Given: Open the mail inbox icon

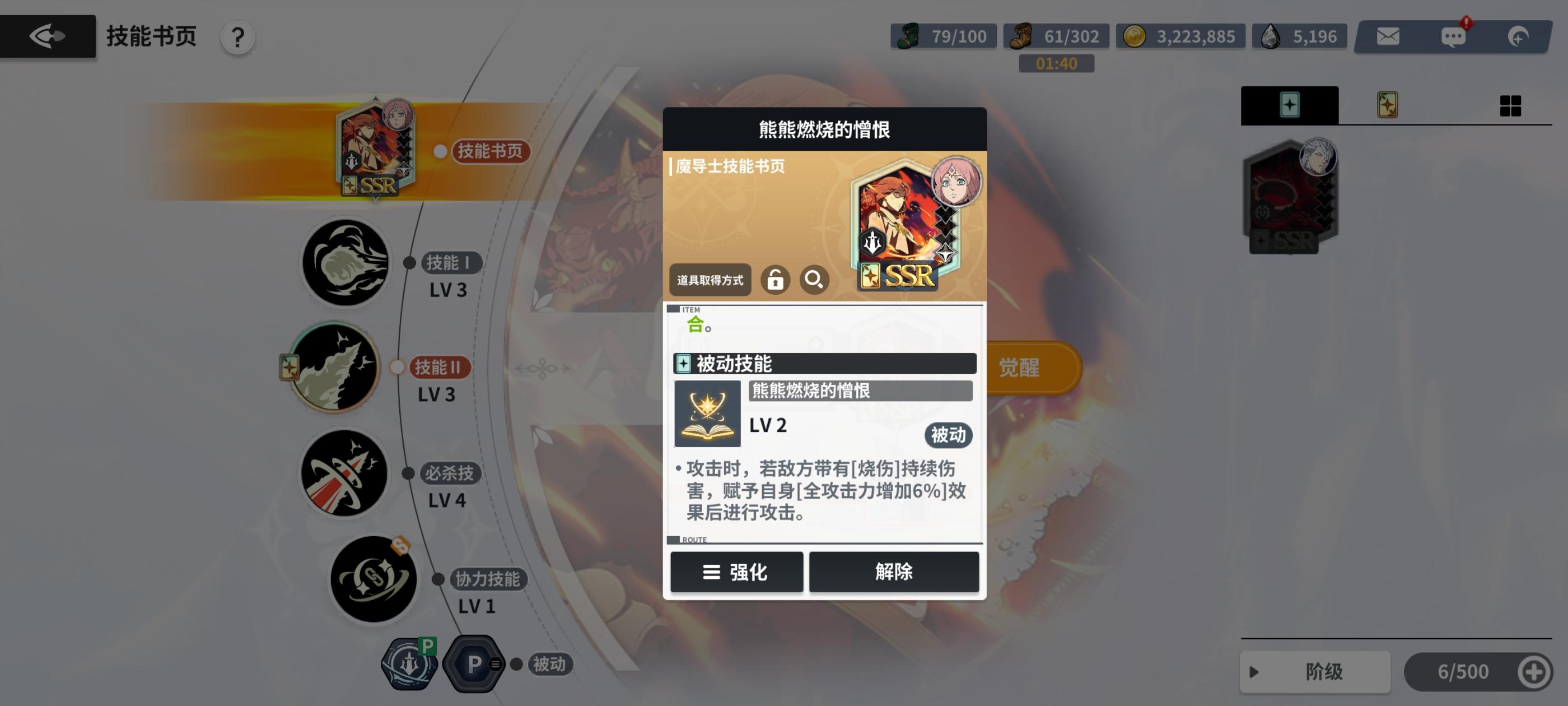Looking at the screenshot, I should pos(1388,35).
